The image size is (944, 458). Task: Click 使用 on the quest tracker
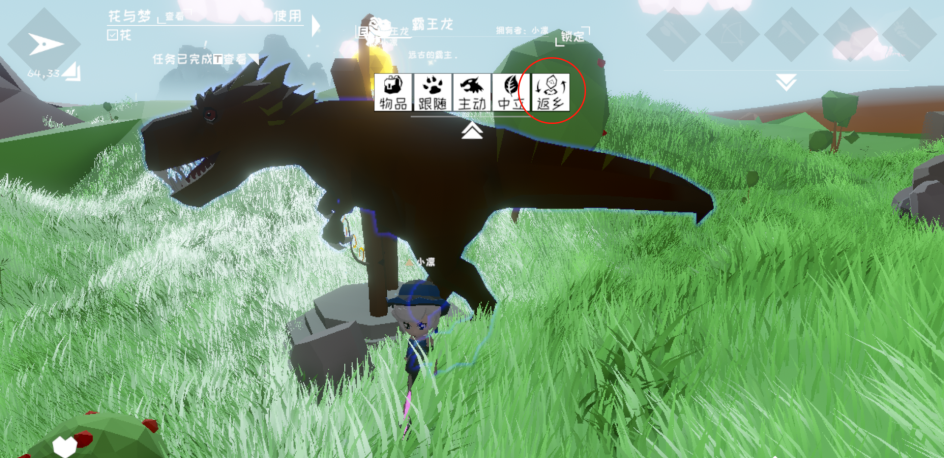(x=287, y=16)
